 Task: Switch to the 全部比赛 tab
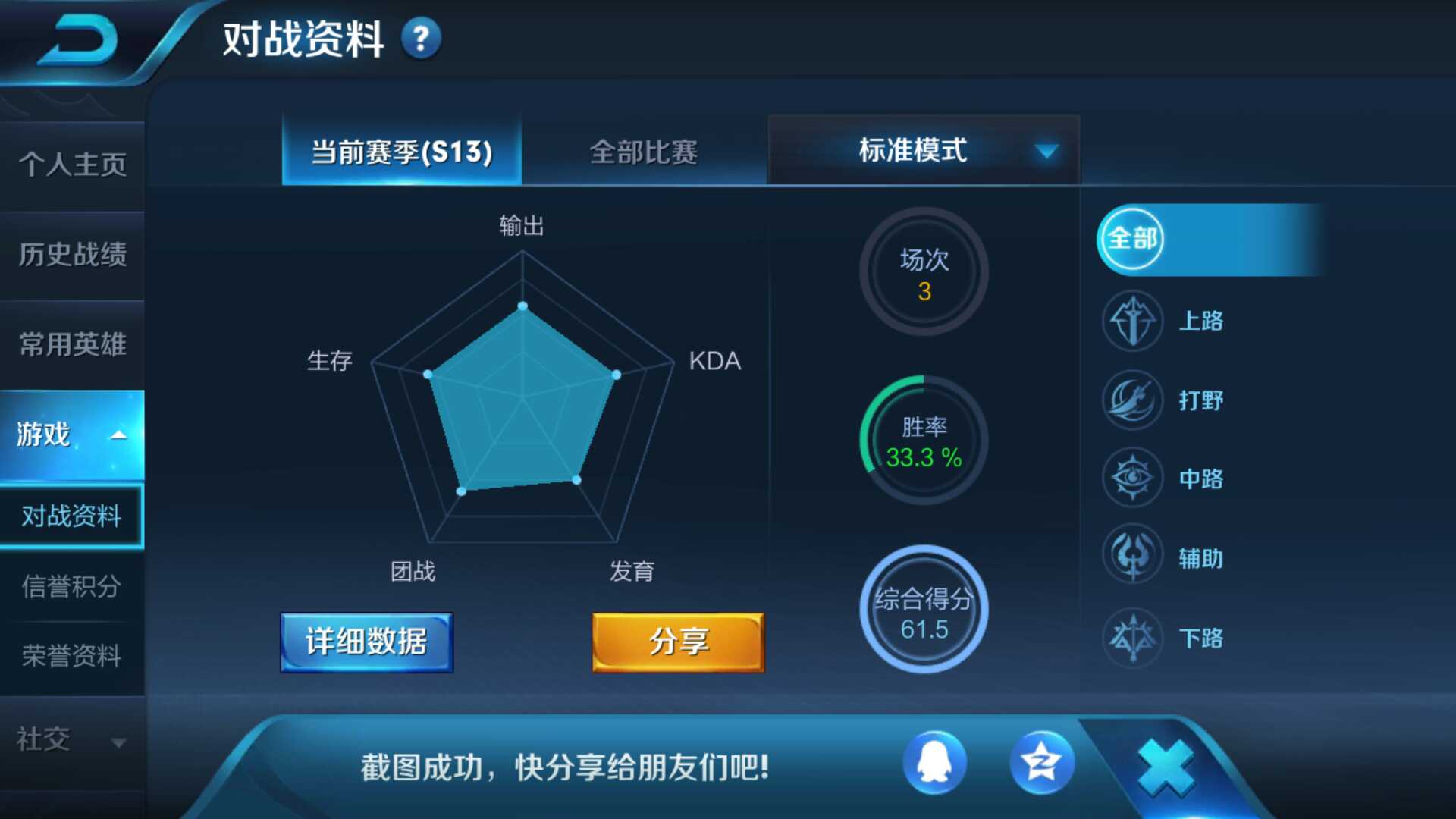point(645,152)
